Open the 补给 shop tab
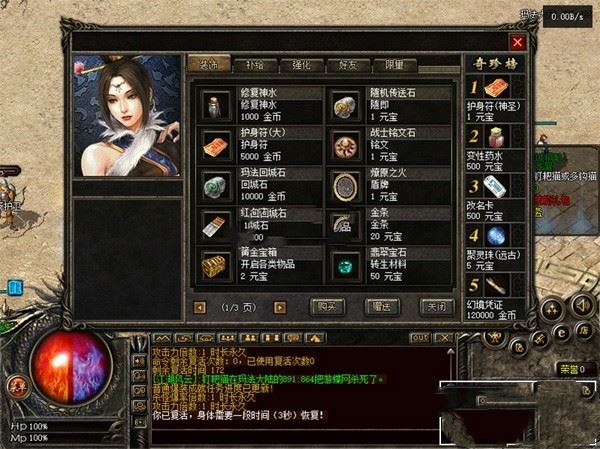 coord(254,64)
